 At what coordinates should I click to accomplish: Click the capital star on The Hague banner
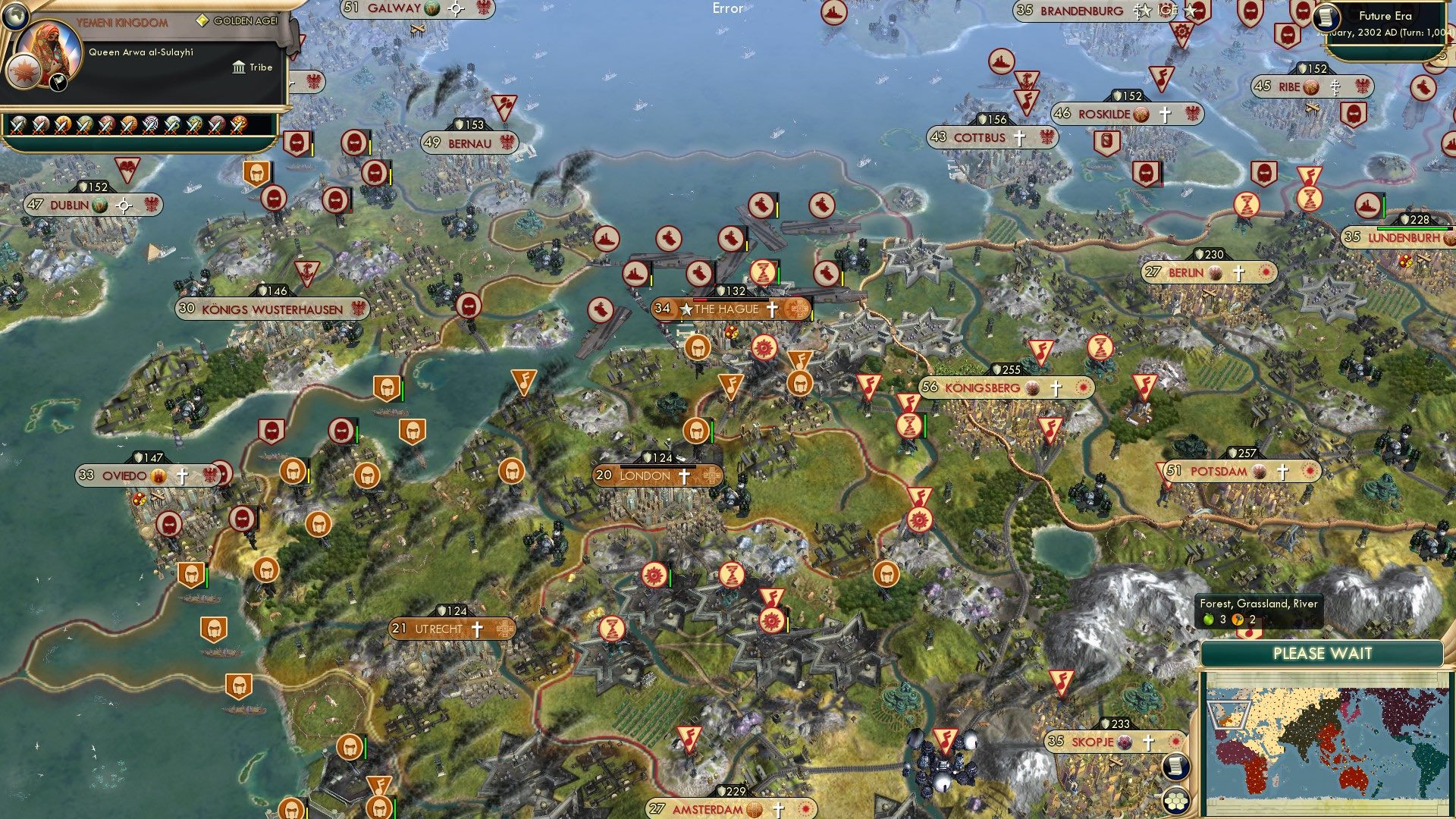tap(686, 309)
